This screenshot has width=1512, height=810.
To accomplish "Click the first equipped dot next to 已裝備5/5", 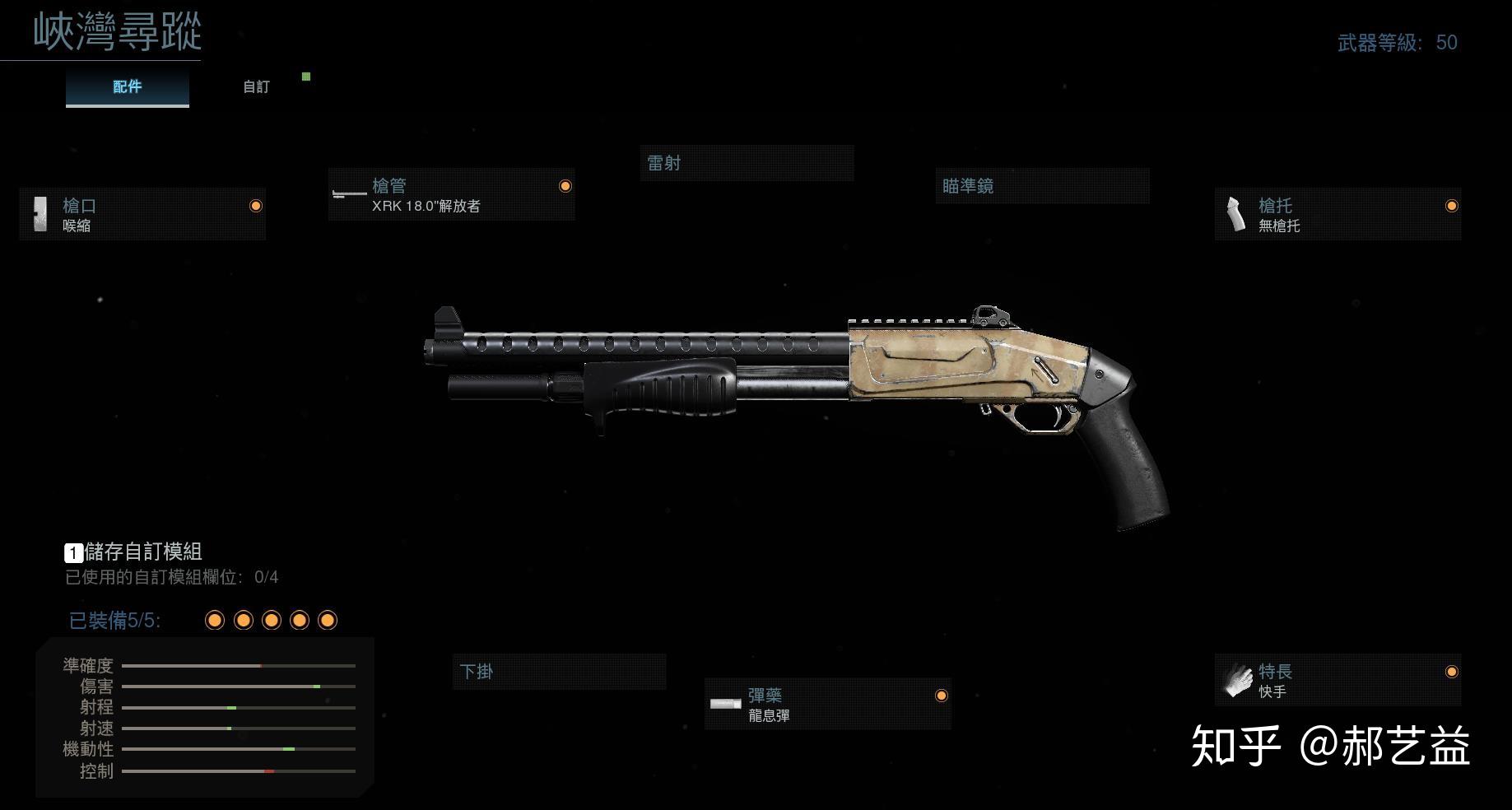I will tap(215, 619).
